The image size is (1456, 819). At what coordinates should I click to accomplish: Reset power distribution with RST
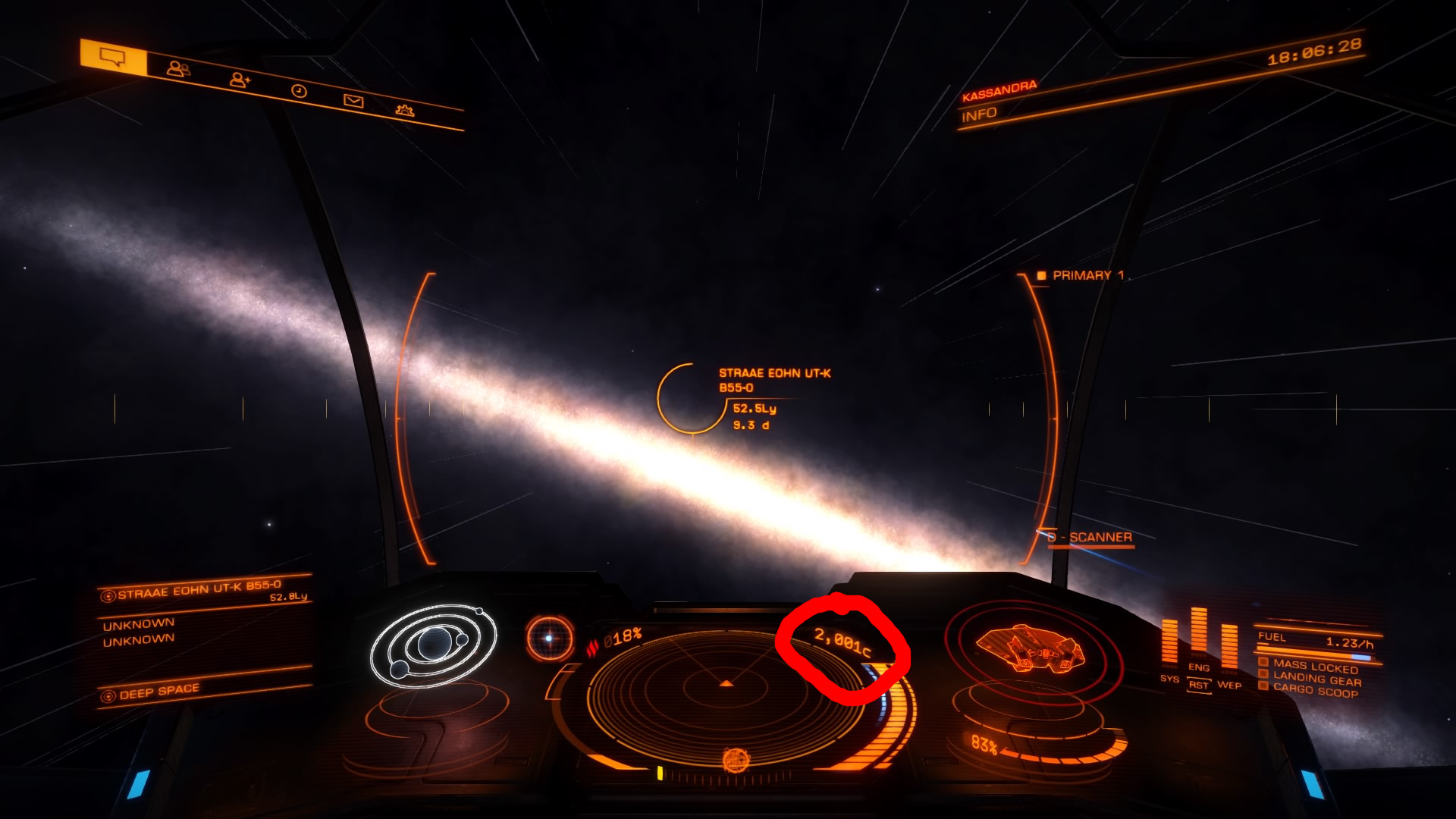[1199, 686]
